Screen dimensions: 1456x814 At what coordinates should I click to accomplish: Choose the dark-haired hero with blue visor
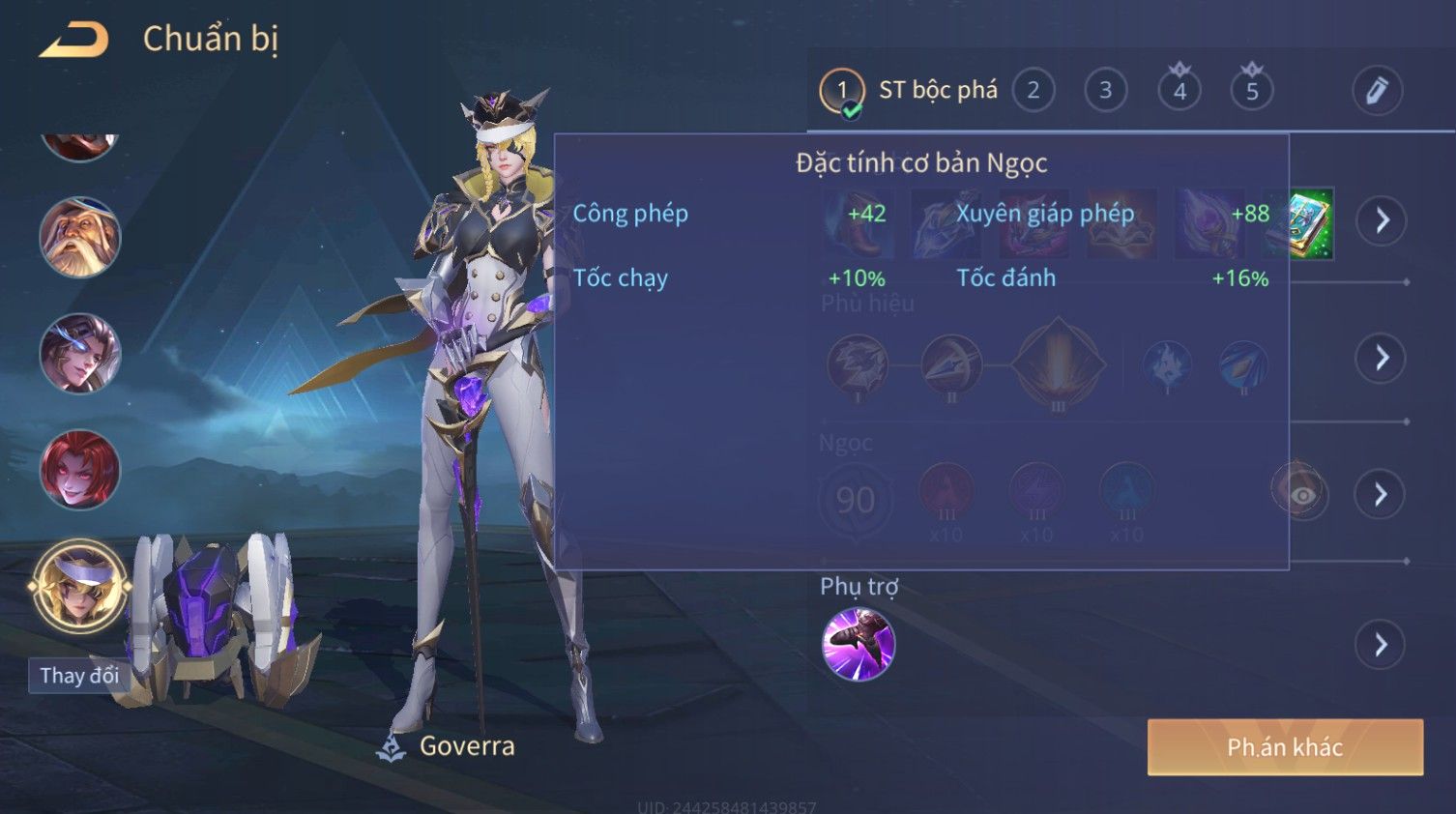point(80,354)
